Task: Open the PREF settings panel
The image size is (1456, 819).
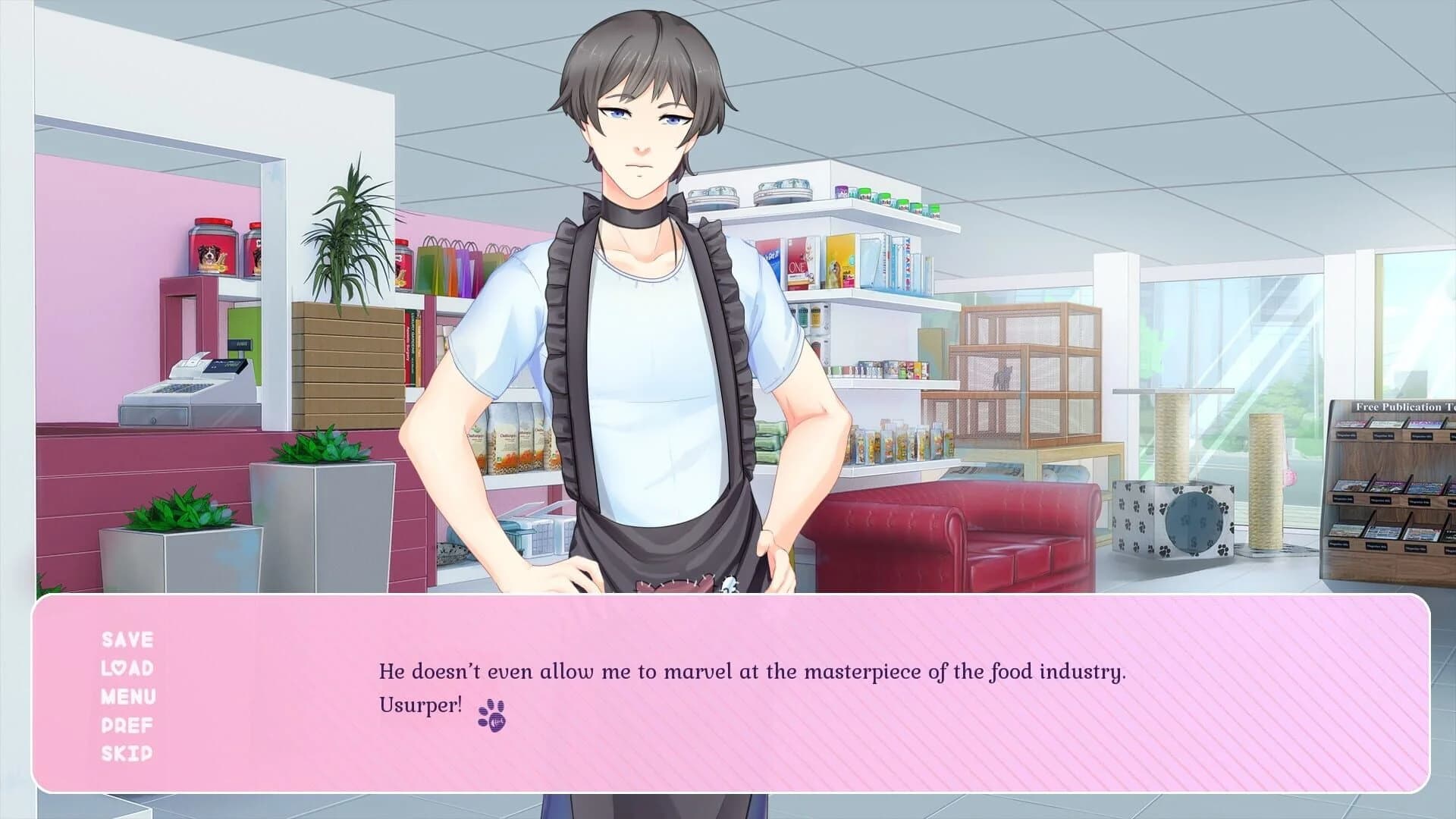Action: (x=127, y=725)
